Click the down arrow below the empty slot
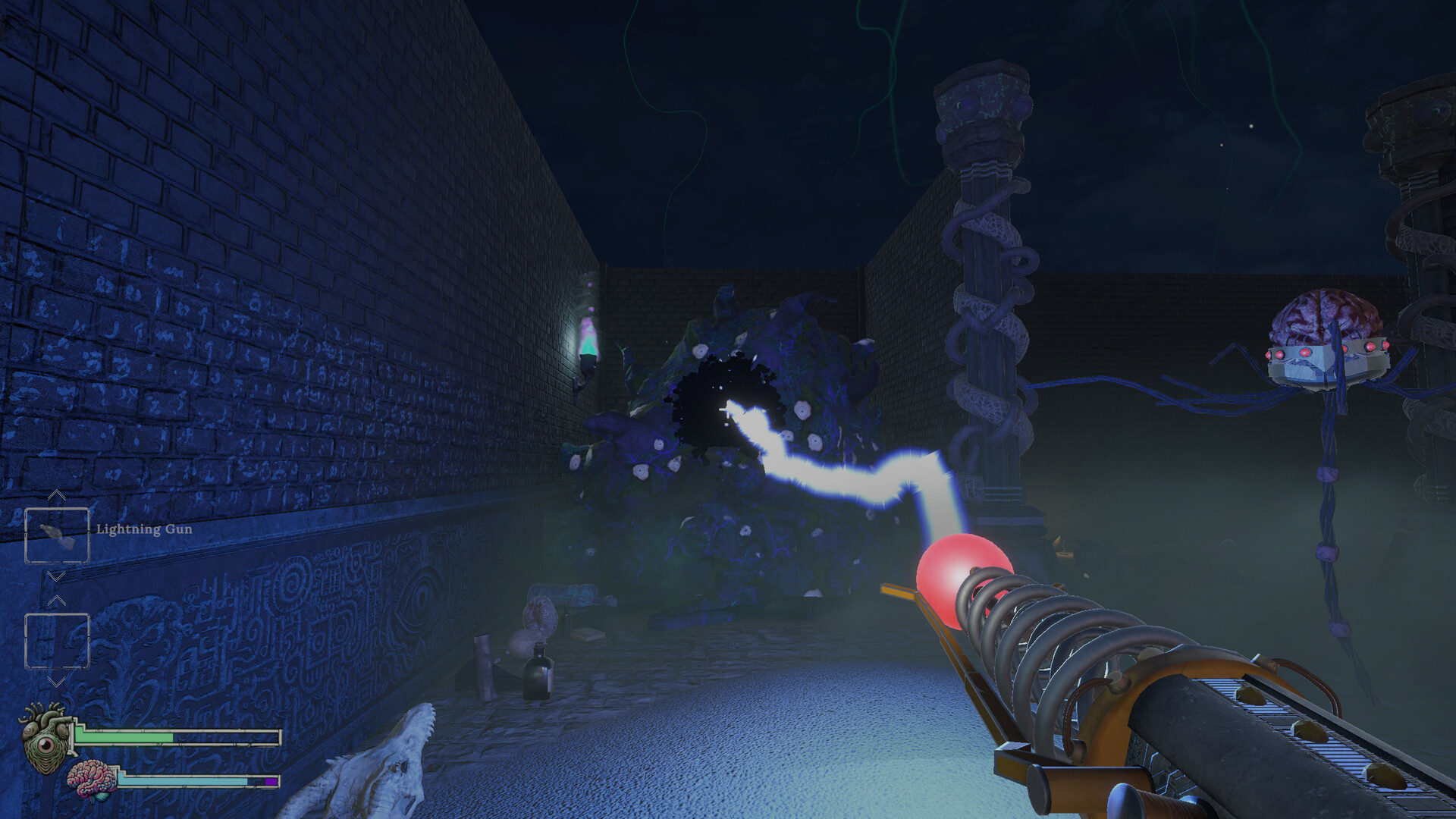Image resolution: width=1456 pixels, height=819 pixels. click(x=55, y=682)
